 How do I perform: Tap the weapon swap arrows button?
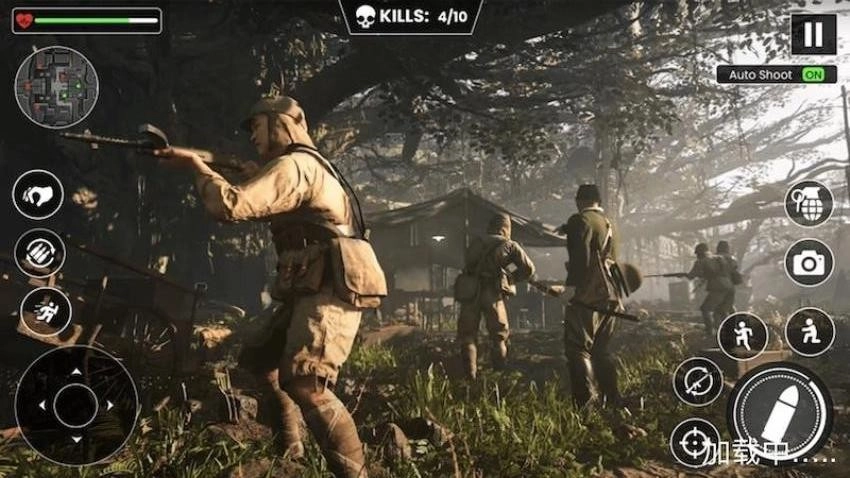click(x=697, y=382)
